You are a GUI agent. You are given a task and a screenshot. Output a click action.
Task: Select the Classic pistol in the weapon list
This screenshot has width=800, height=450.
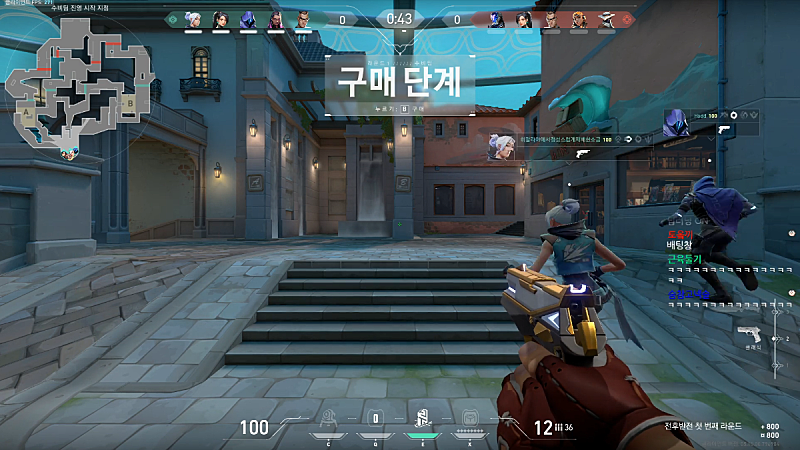(x=746, y=334)
